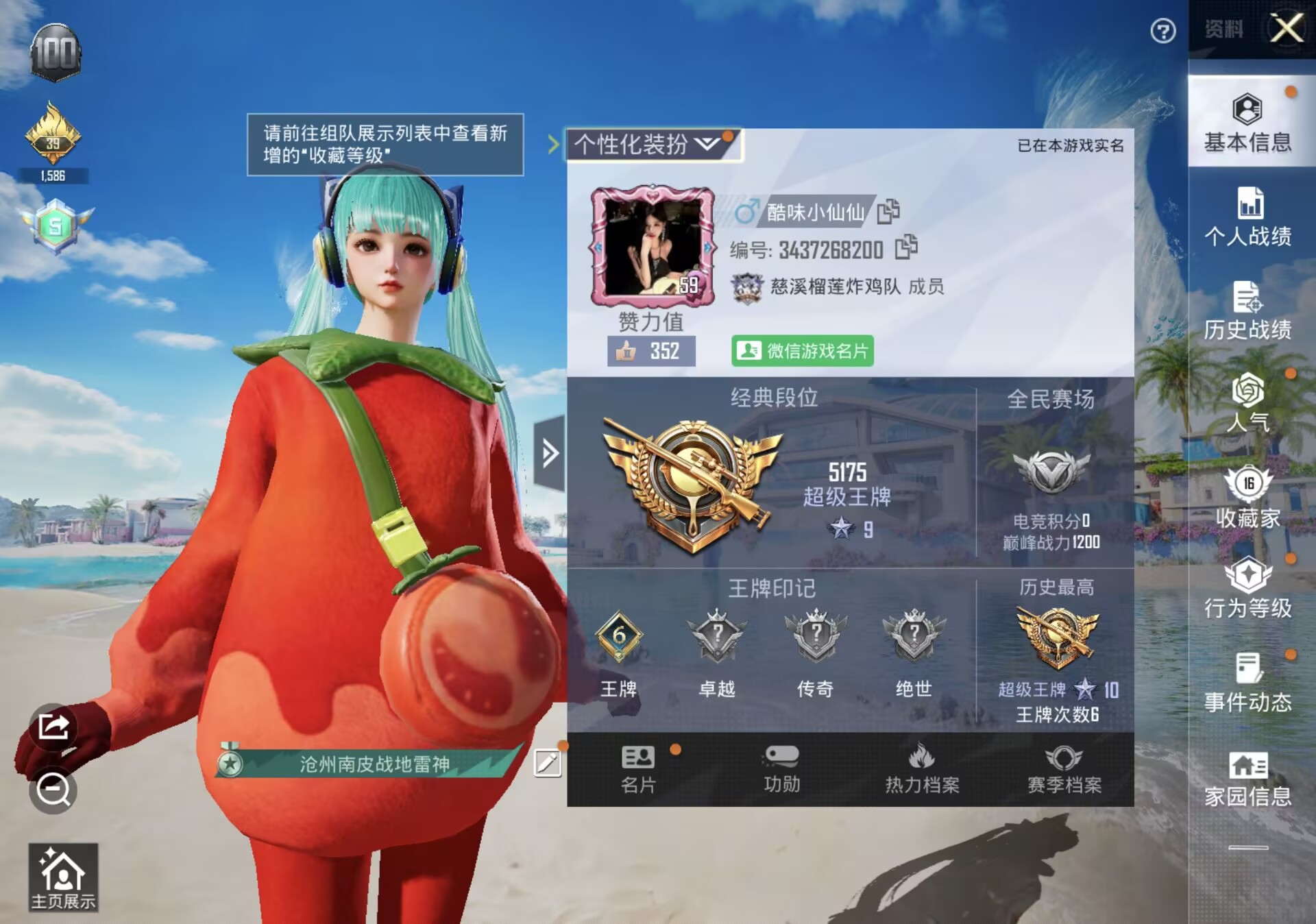The image size is (1316, 924).
Task: Open the 历史战绩 history records panel
Action: (x=1249, y=312)
